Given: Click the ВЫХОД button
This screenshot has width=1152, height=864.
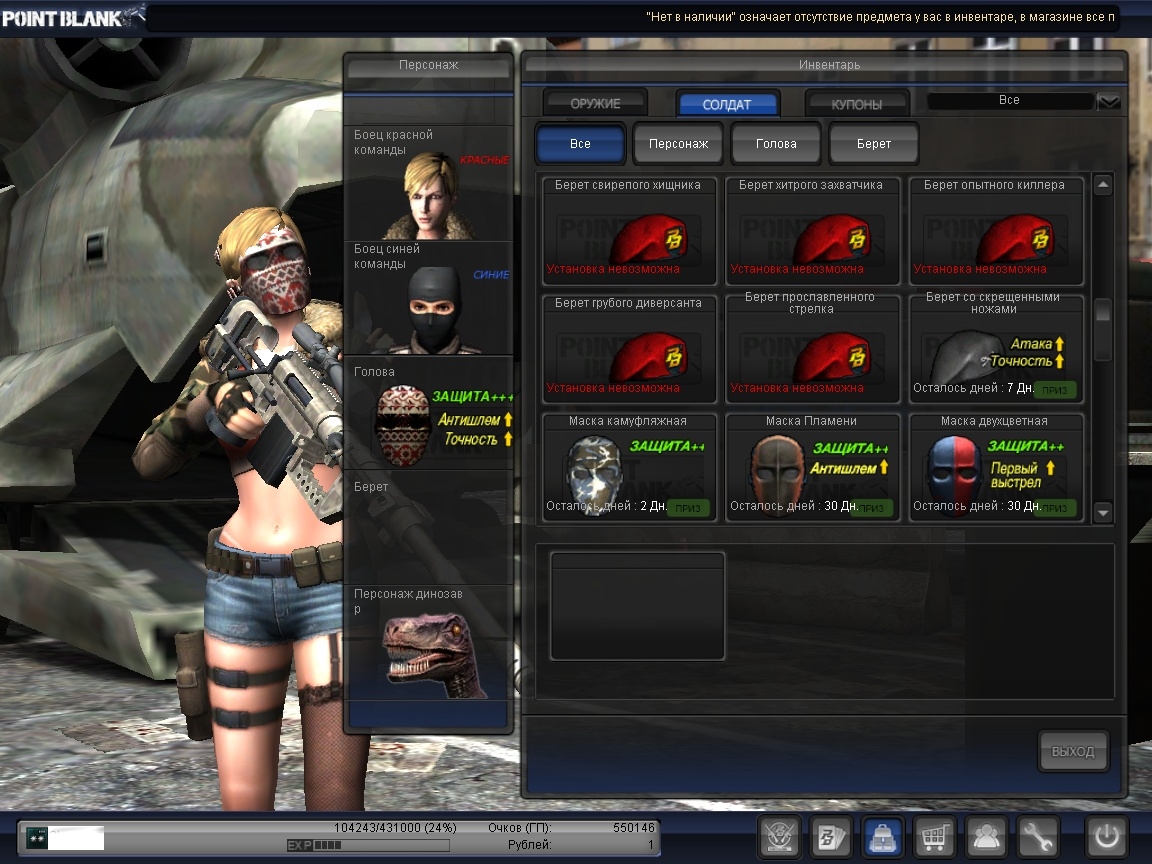Looking at the screenshot, I should point(1073,752).
